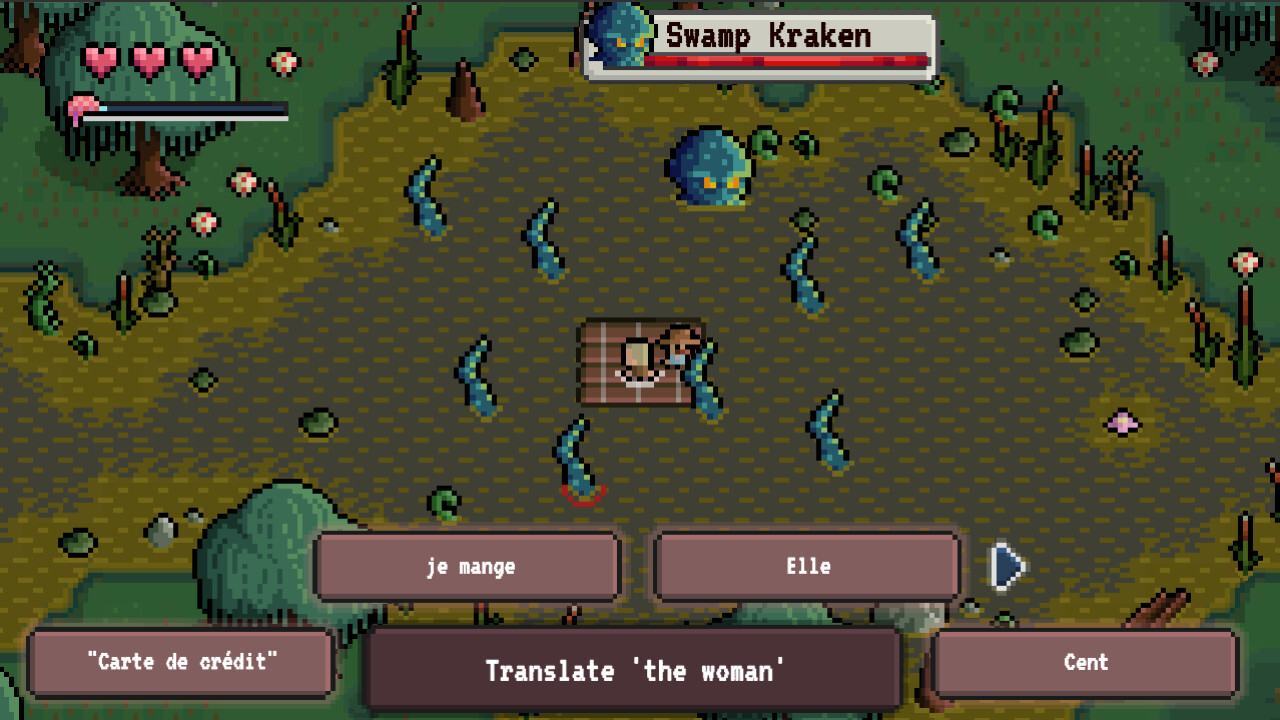The image size is (1280, 720).
Task: Click the Translate 'the woman' prompt panel
Action: point(633,671)
